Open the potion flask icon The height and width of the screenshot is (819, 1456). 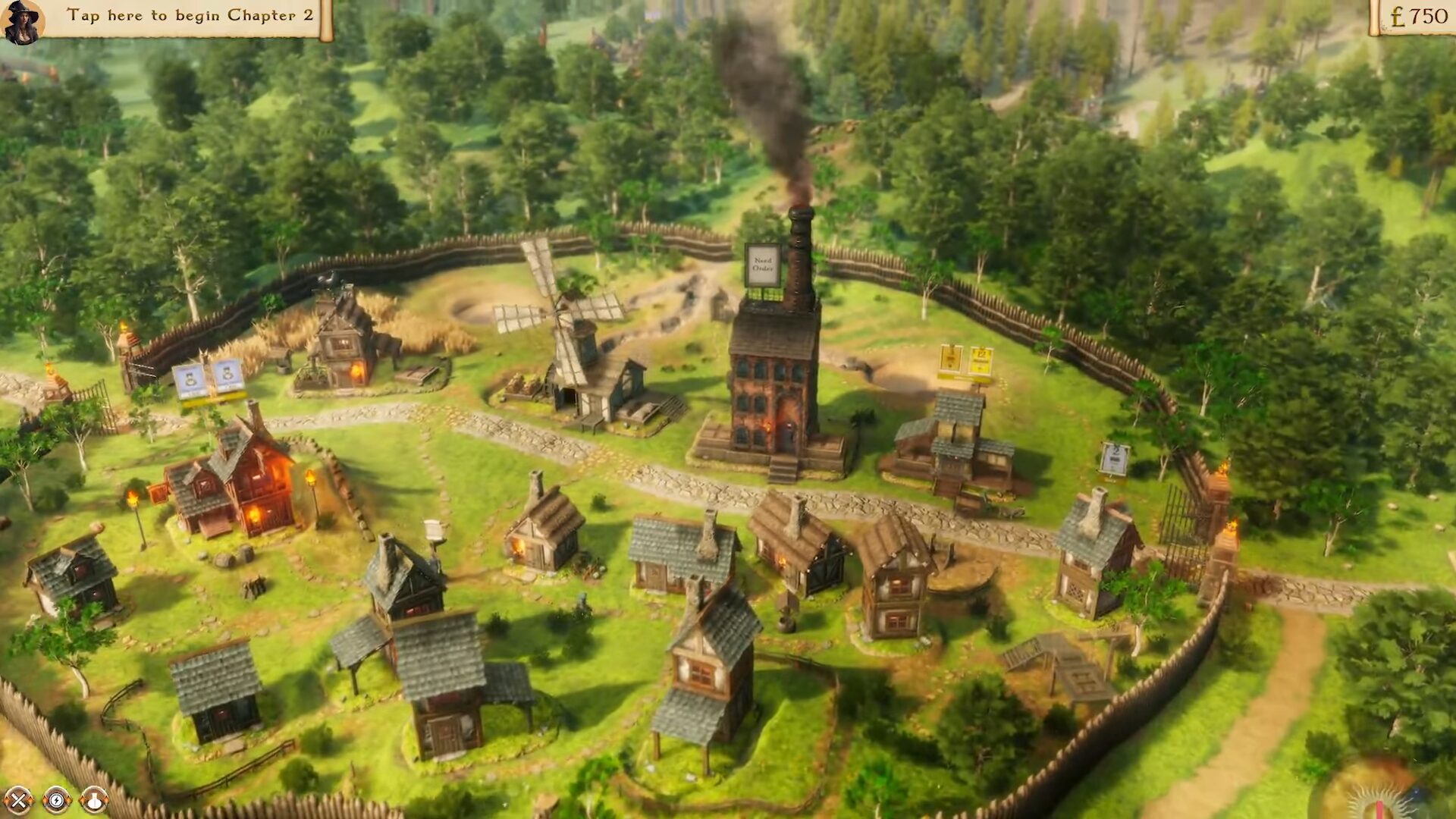94,799
